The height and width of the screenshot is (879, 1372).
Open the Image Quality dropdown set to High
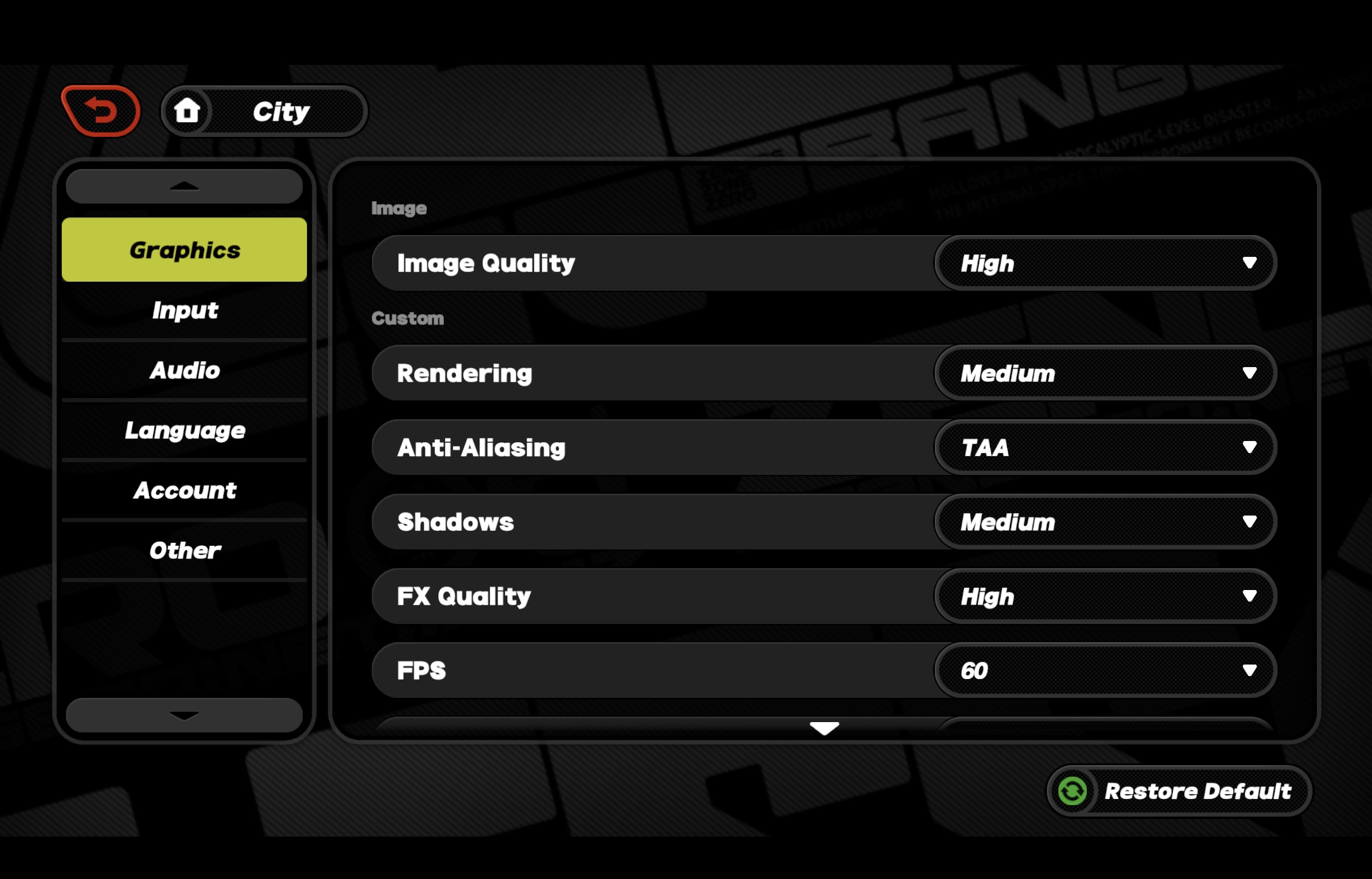click(x=1105, y=263)
